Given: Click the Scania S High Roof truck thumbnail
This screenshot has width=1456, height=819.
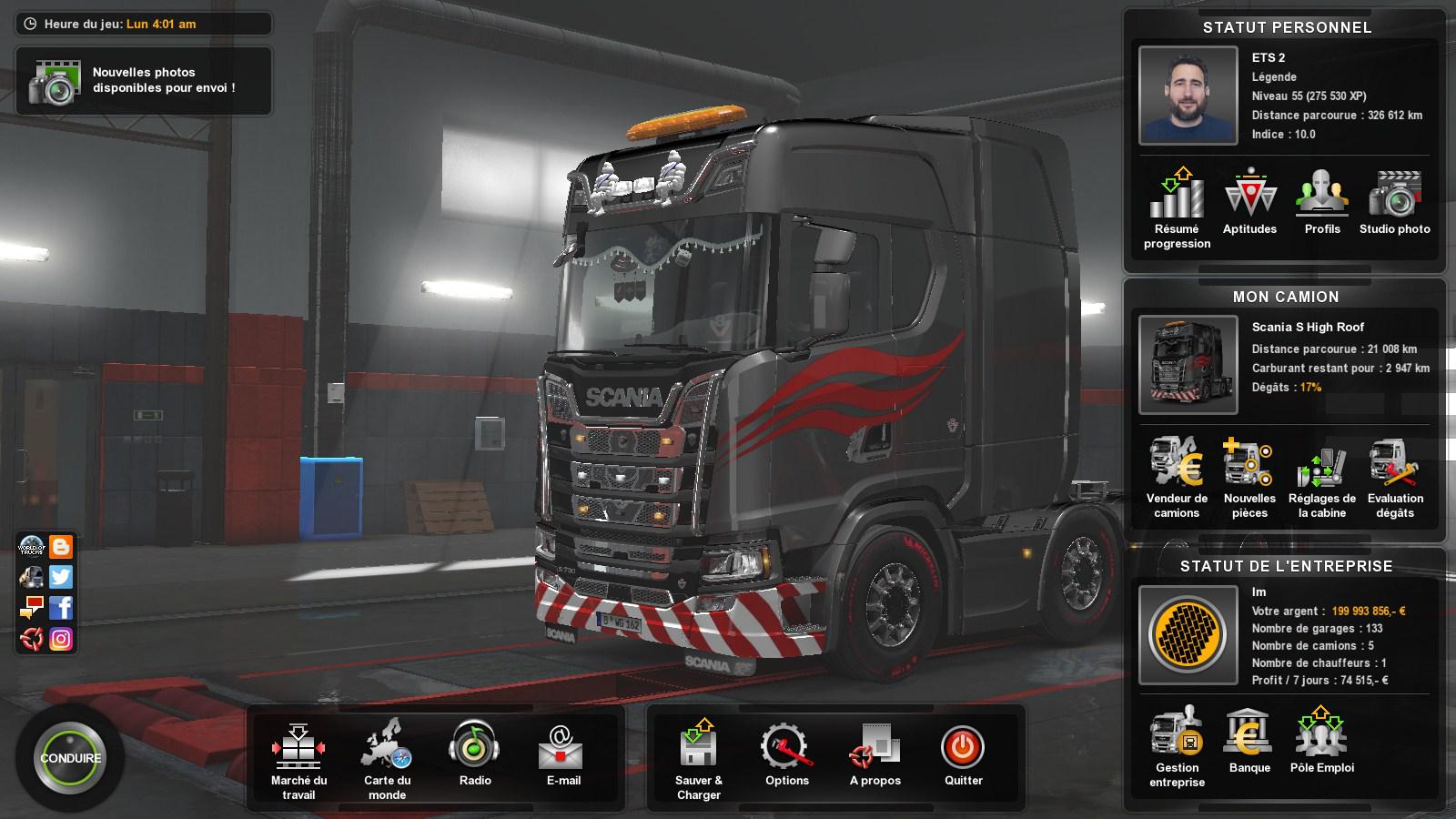Looking at the screenshot, I should click(1188, 362).
